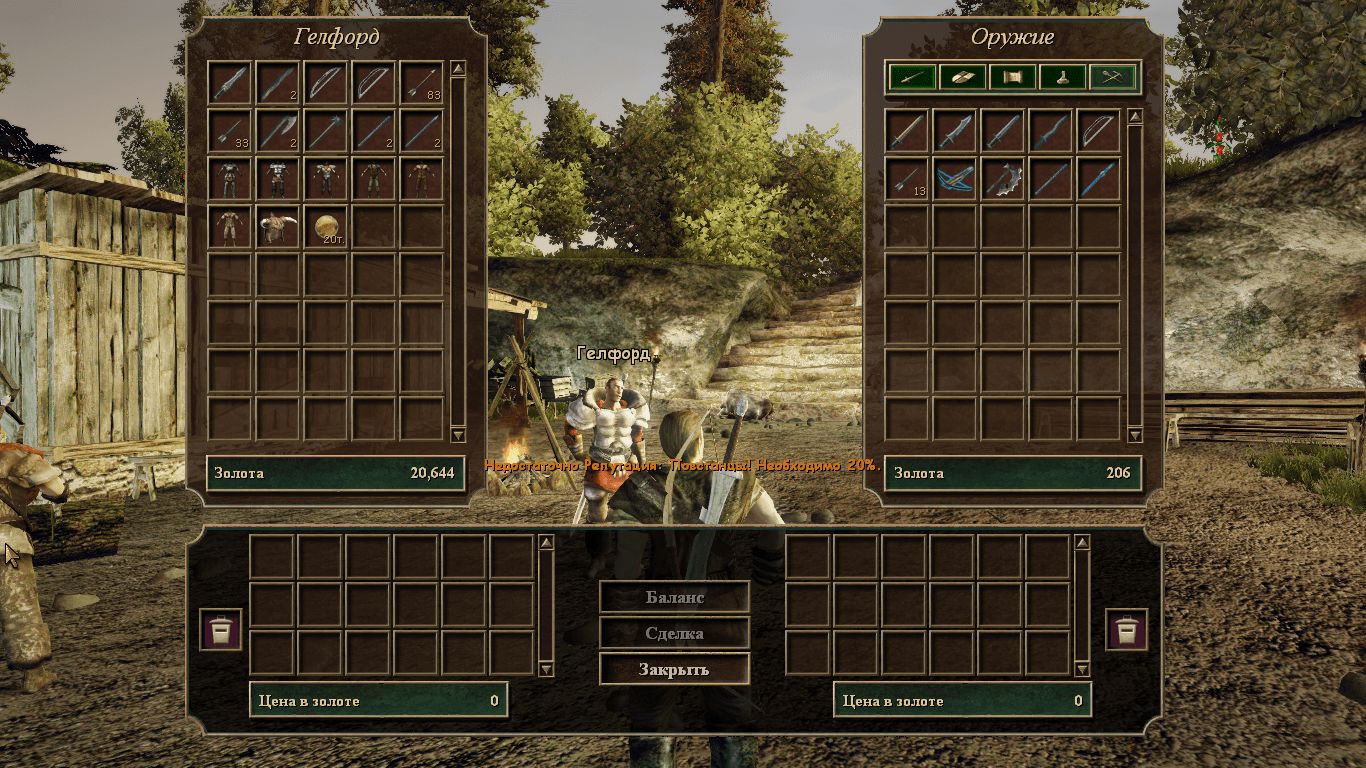Switch to the weapons category tab
Image resolution: width=1366 pixels, height=768 pixels.
912,76
